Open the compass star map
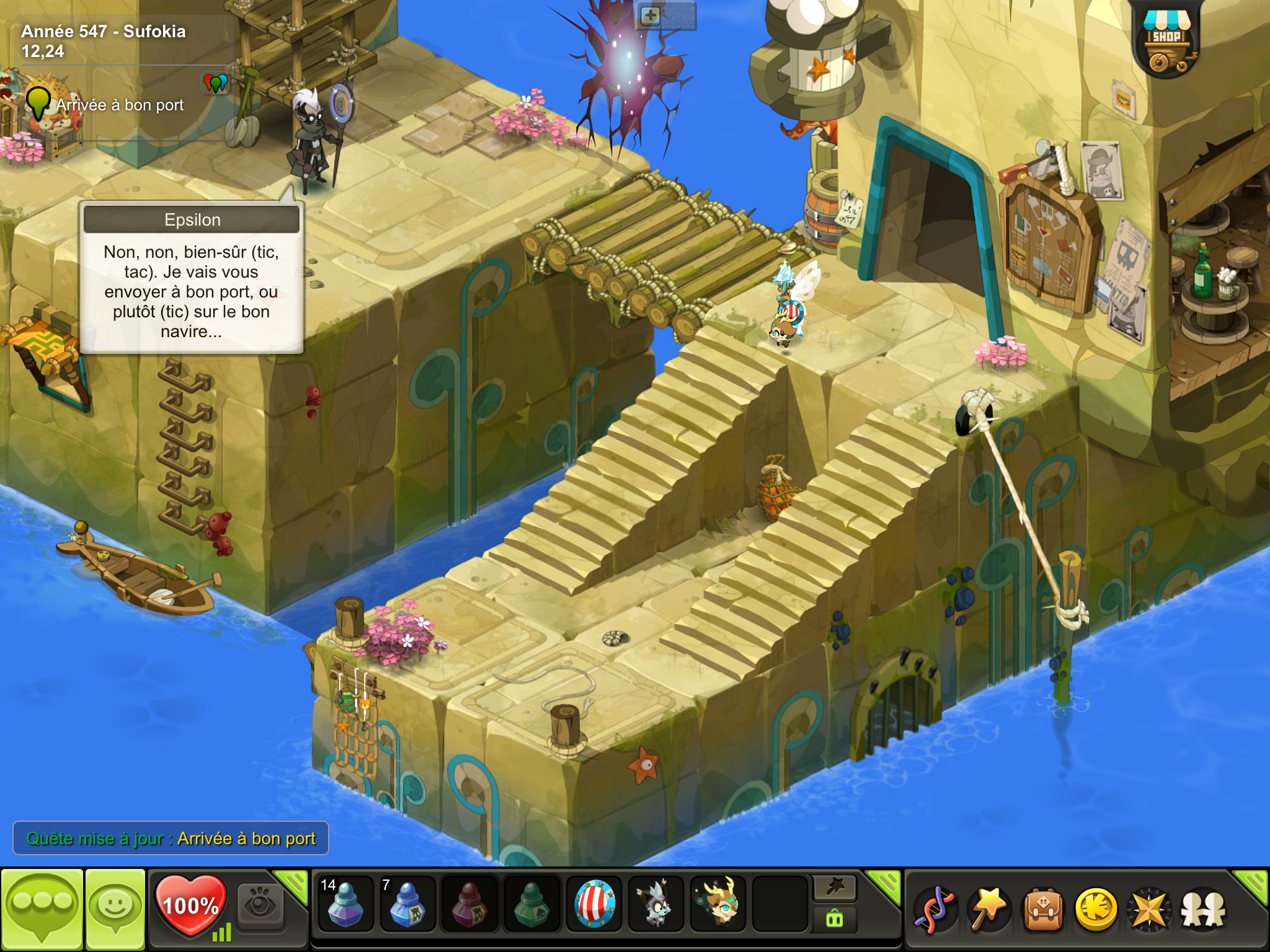Viewport: 1270px width, 952px height. pyautogui.click(x=1150, y=910)
